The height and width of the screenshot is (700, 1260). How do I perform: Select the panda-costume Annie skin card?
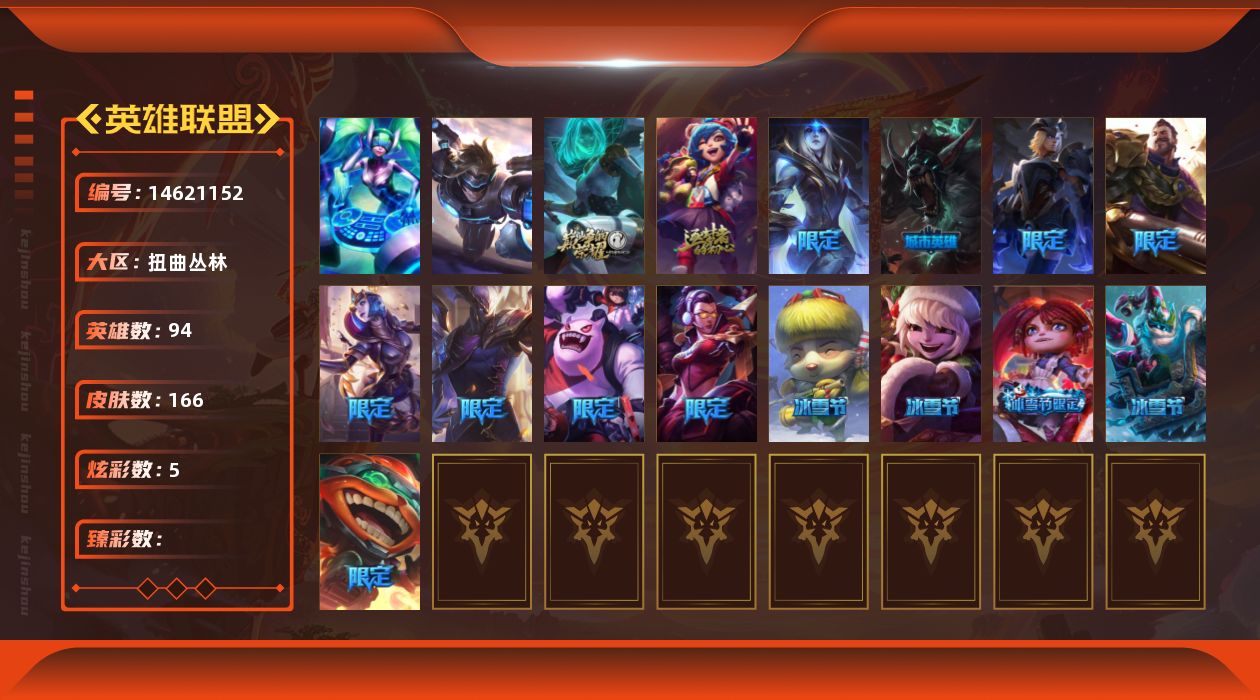pos(706,196)
